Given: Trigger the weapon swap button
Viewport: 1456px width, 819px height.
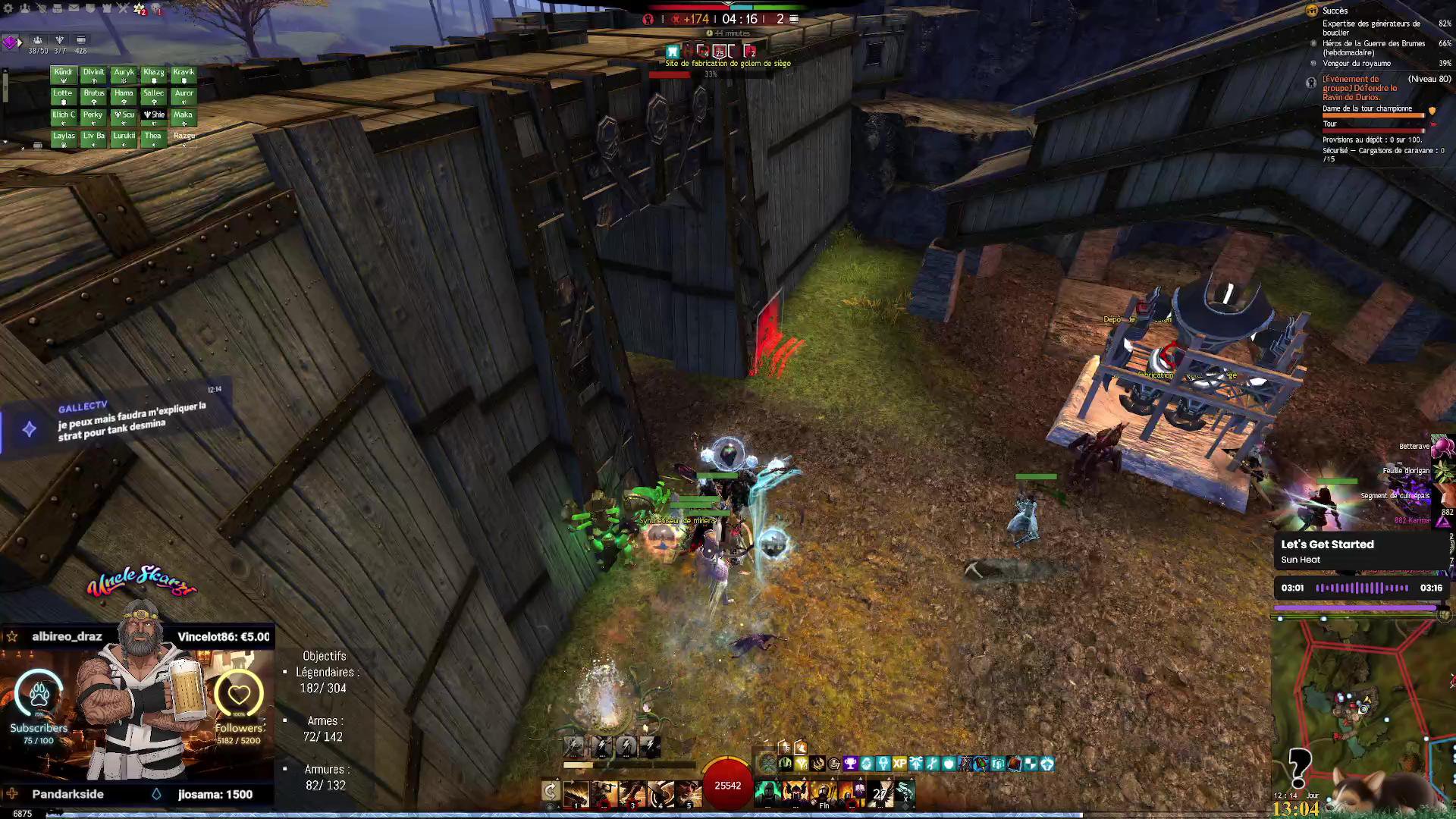Looking at the screenshot, I should tap(551, 792).
